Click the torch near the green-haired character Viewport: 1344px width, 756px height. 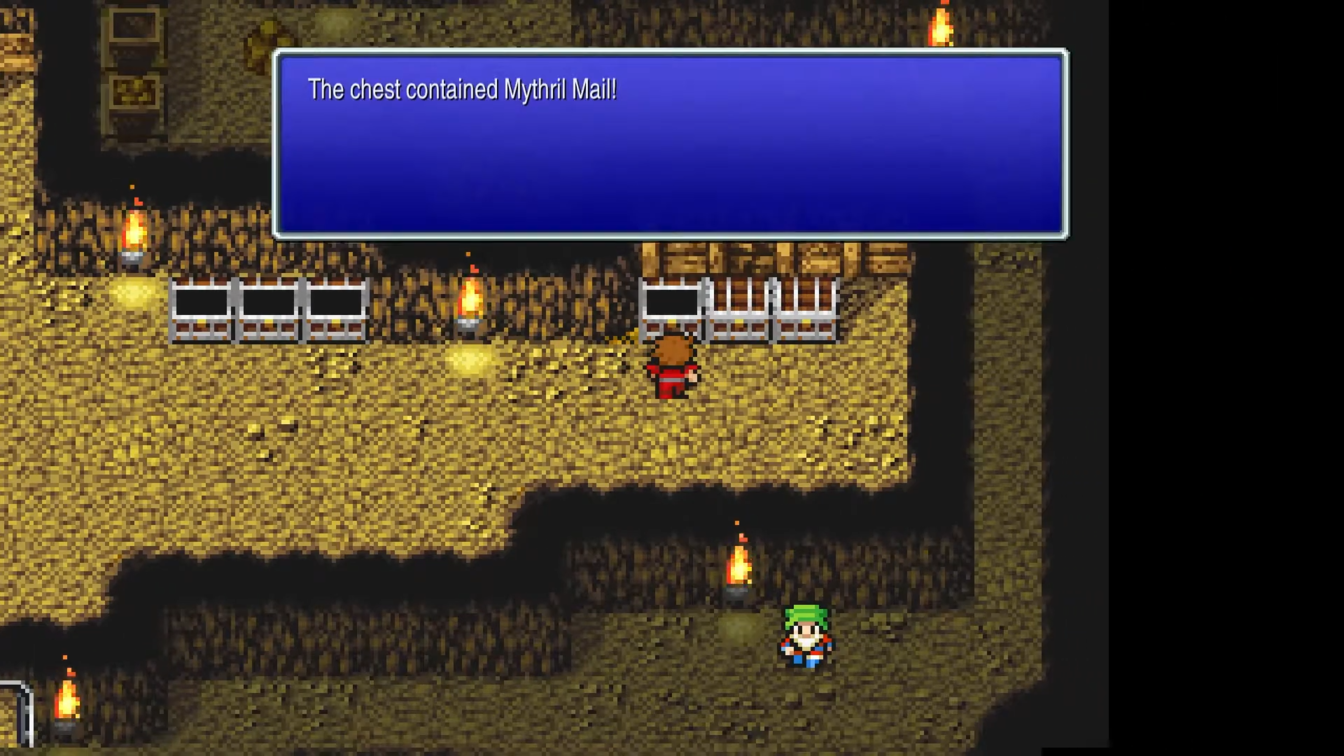click(x=738, y=565)
